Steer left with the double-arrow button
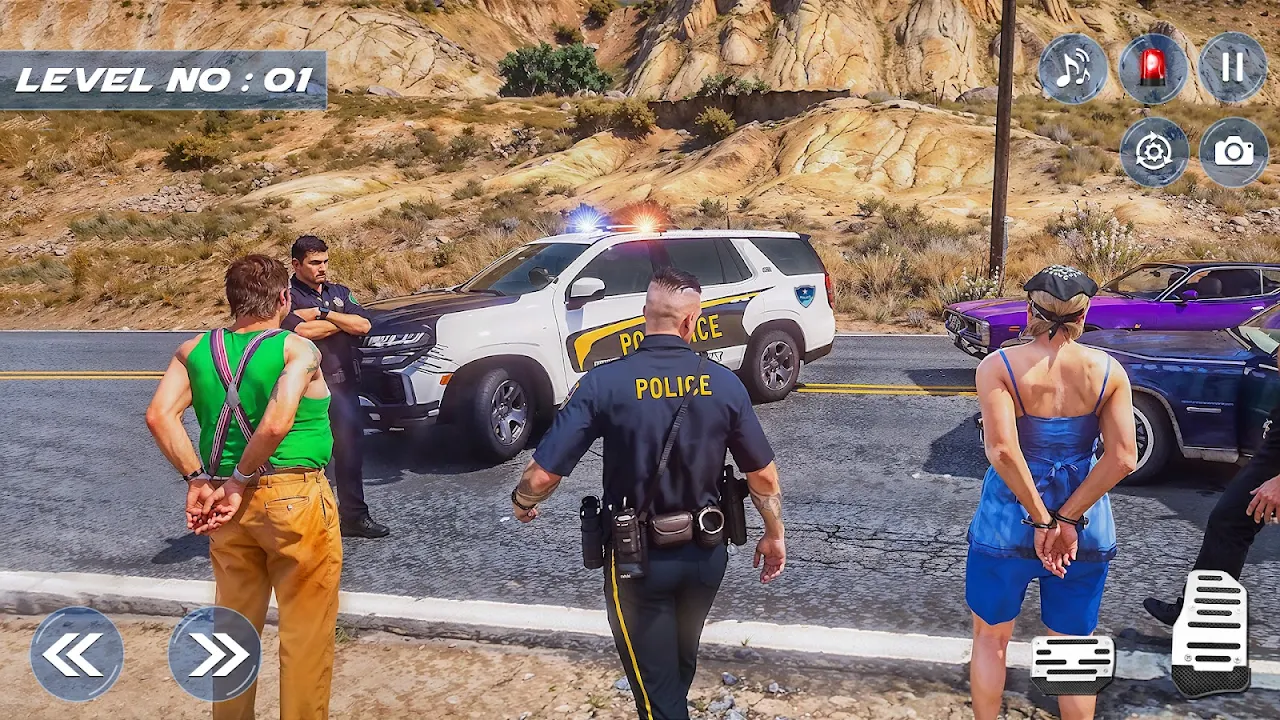The width and height of the screenshot is (1280, 720). 77,654
